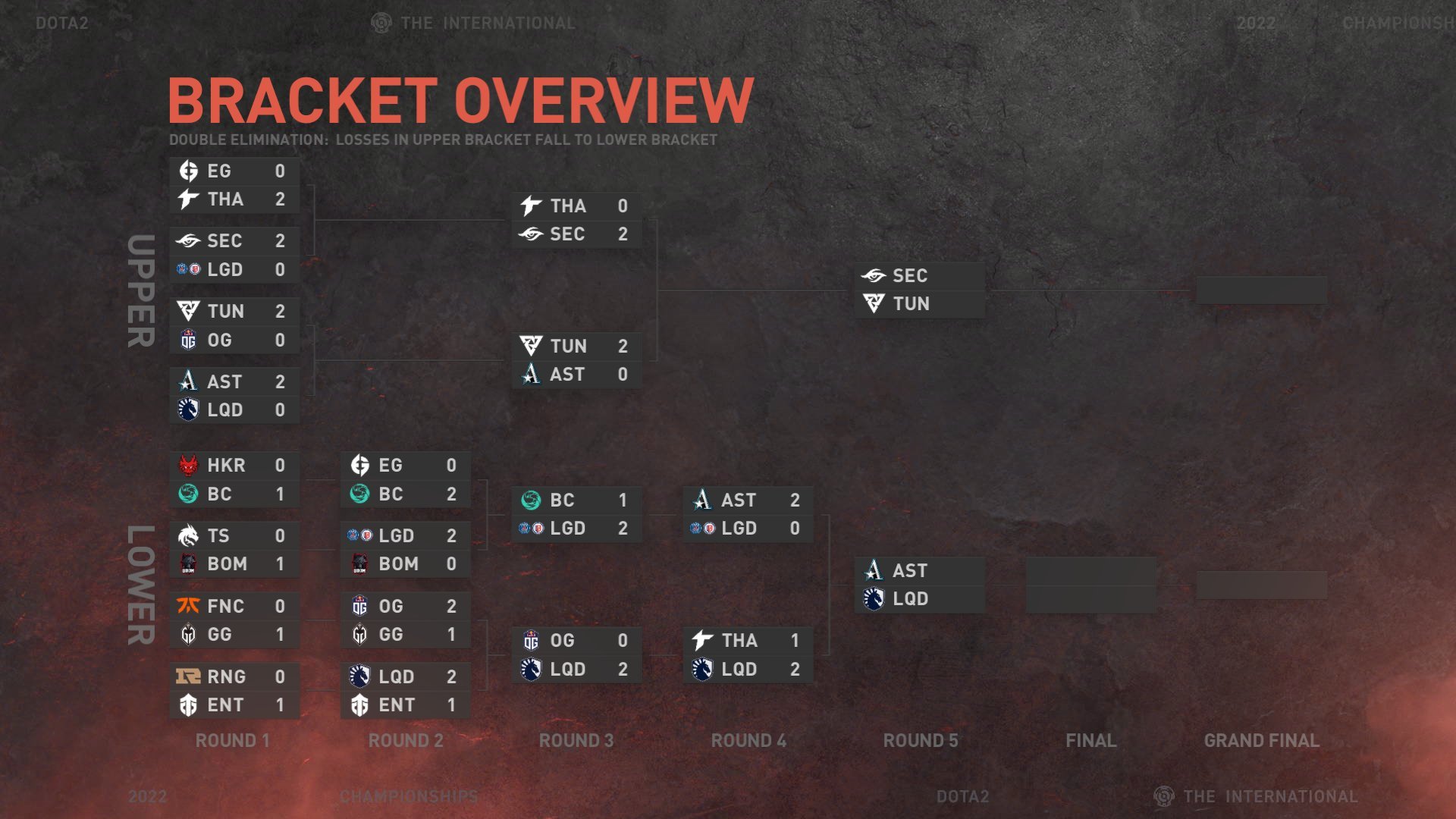The height and width of the screenshot is (819, 1456).
Task: Choose the TUN vs OG upper bracket match
Action: pyautogui.click(x=234, y=325)
